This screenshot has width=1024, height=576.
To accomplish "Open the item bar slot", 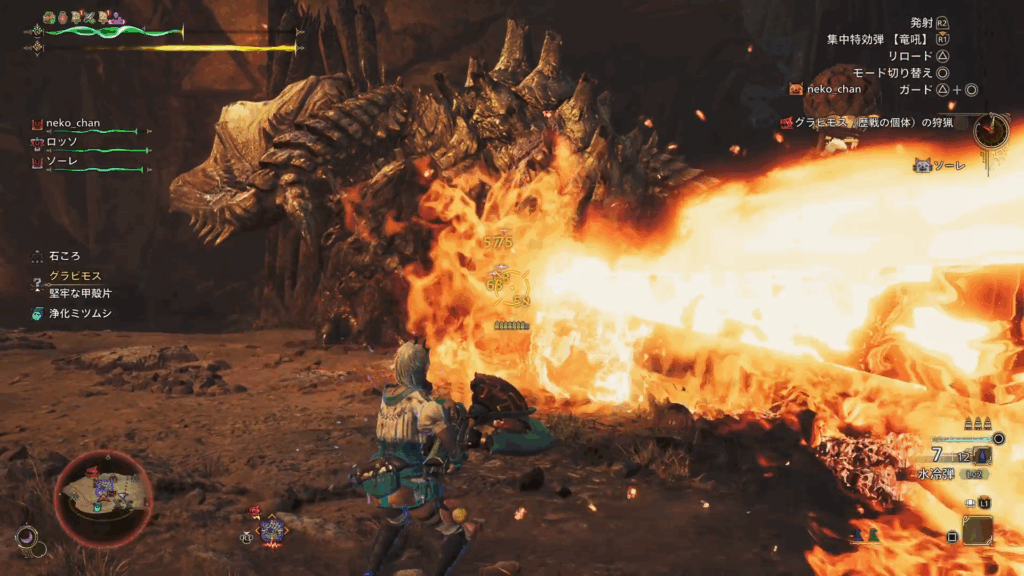I will pyautogui.click(x=977, y=529).
